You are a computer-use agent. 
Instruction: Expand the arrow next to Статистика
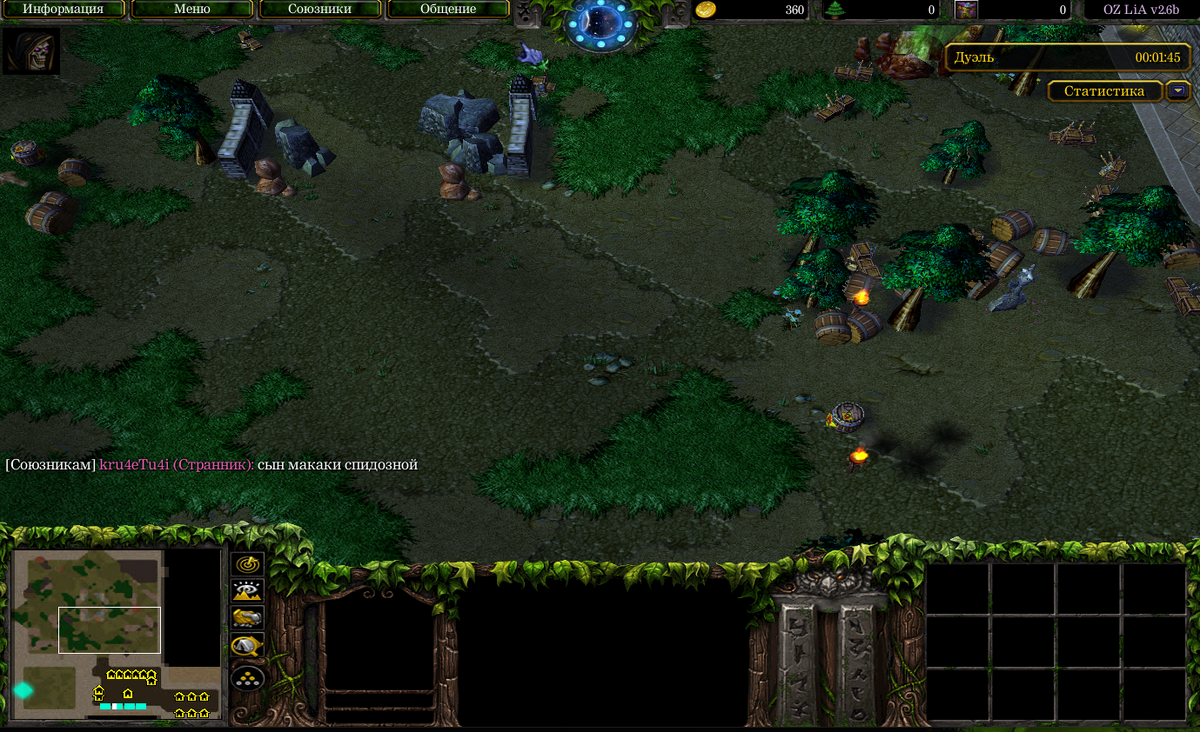click(x=1179, y=91)
